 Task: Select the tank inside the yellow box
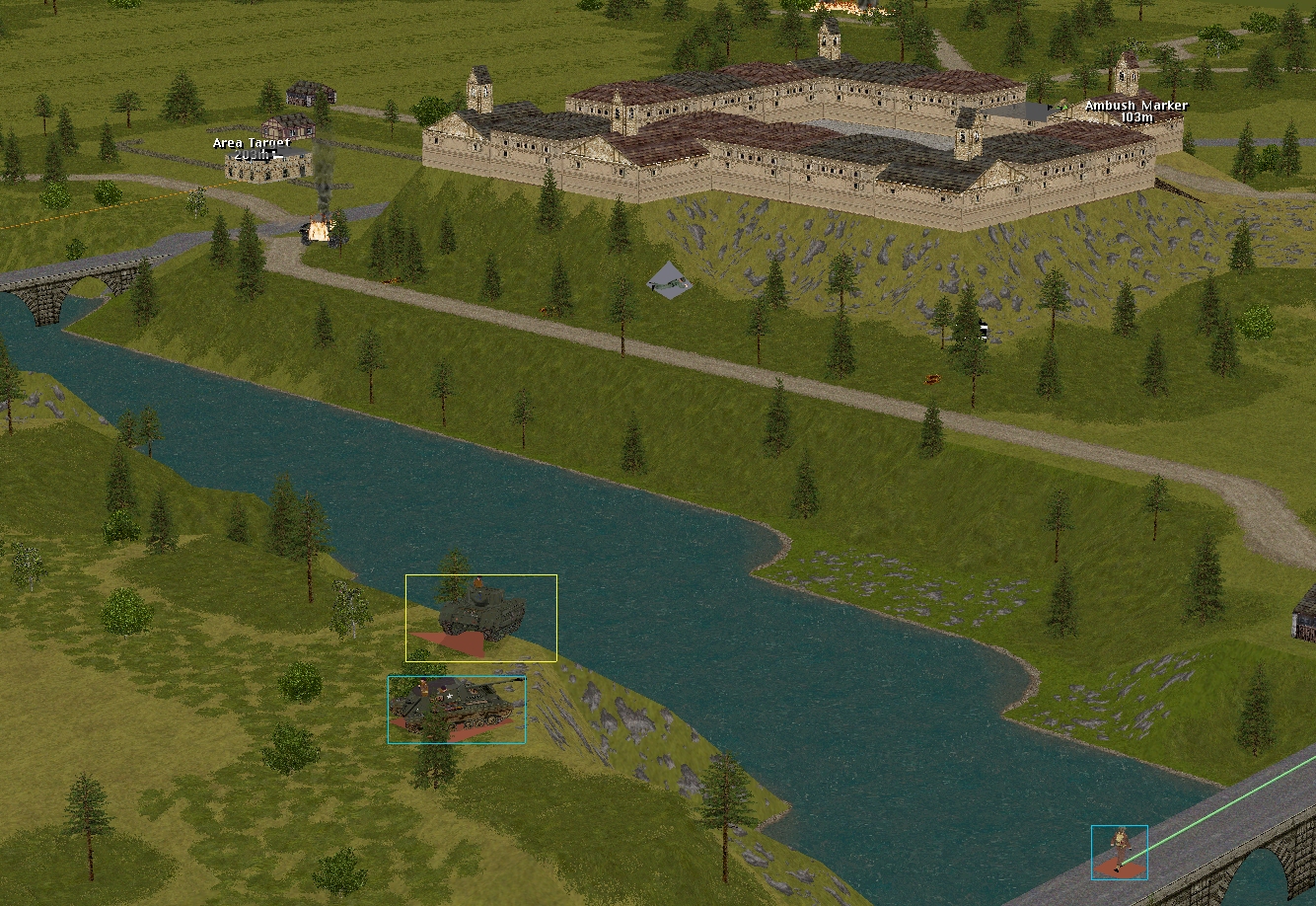tap(481, 614)
